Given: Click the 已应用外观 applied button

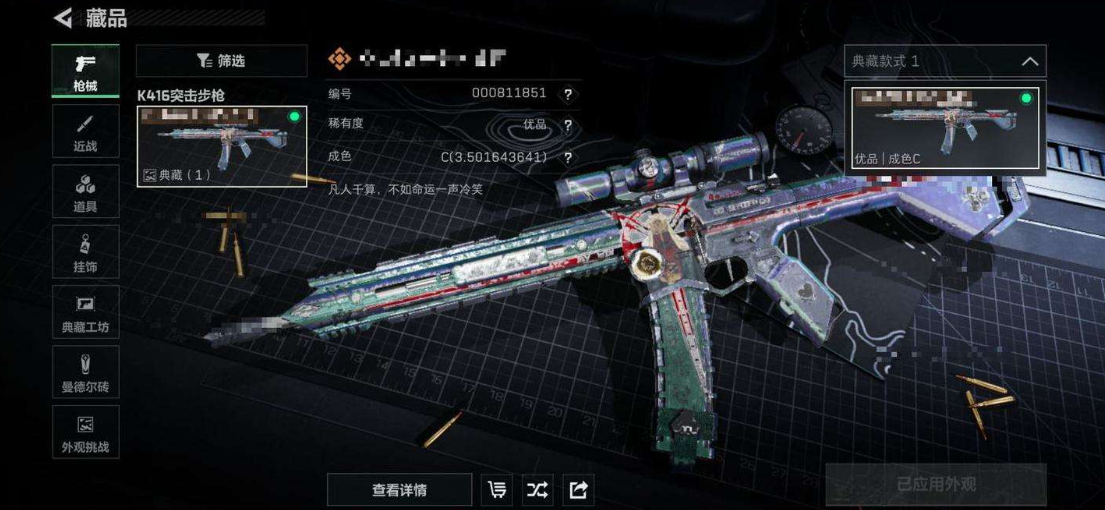Looking at the screenshot, I should pos(936,485).
